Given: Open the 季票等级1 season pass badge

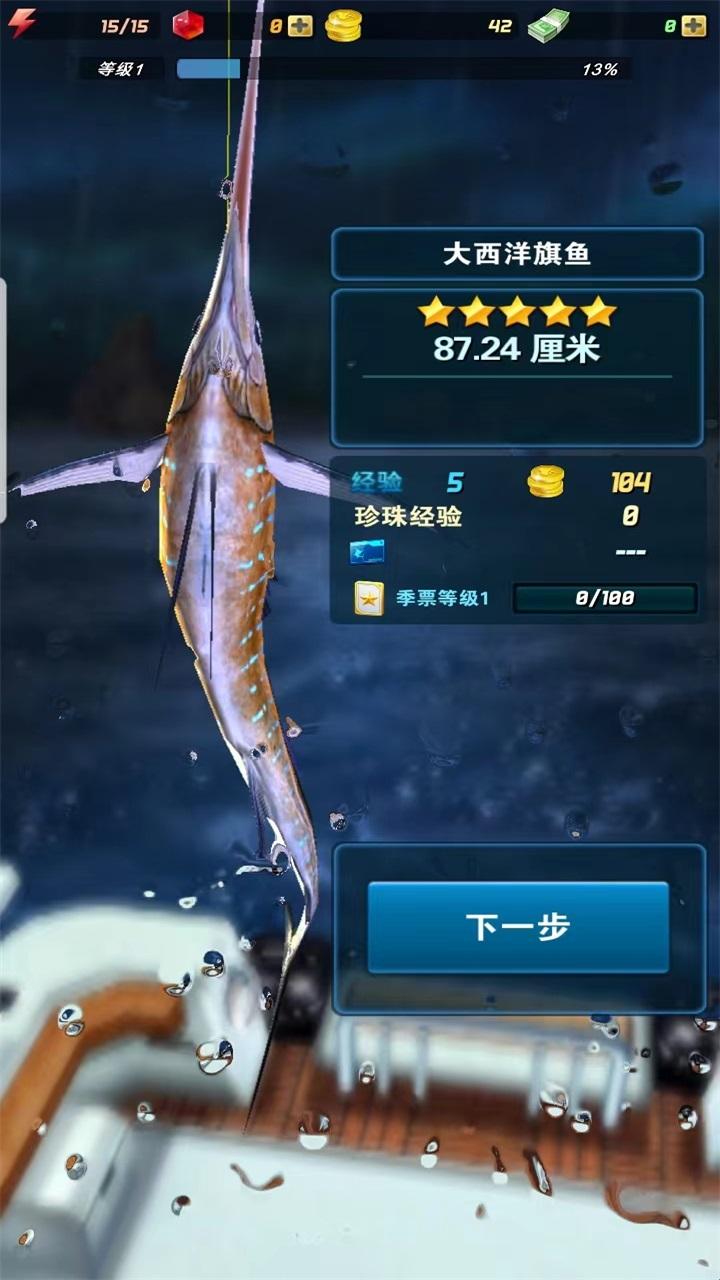Looking at the screenshot, I should click(x=369, y=599).
